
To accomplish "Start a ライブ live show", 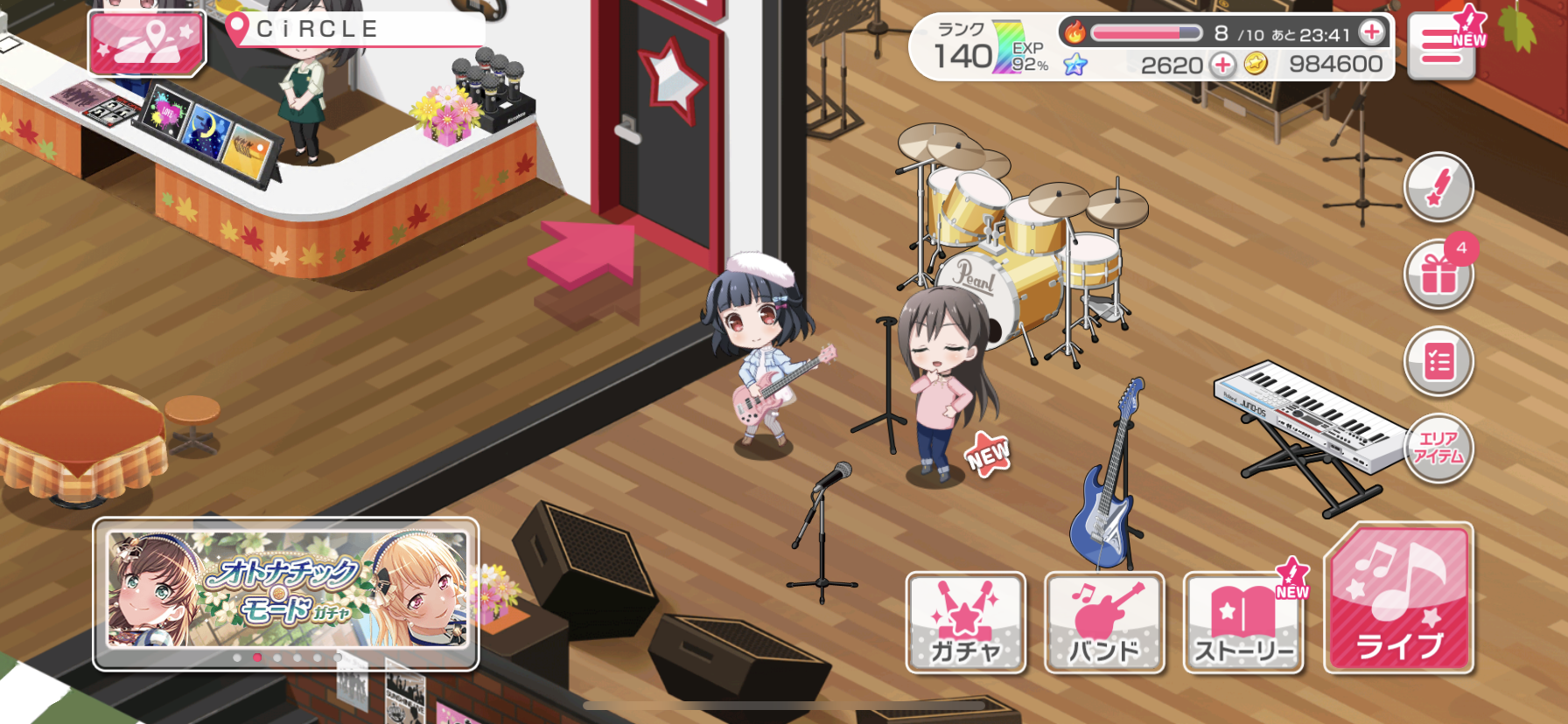I will click(x=1398, y=600).
